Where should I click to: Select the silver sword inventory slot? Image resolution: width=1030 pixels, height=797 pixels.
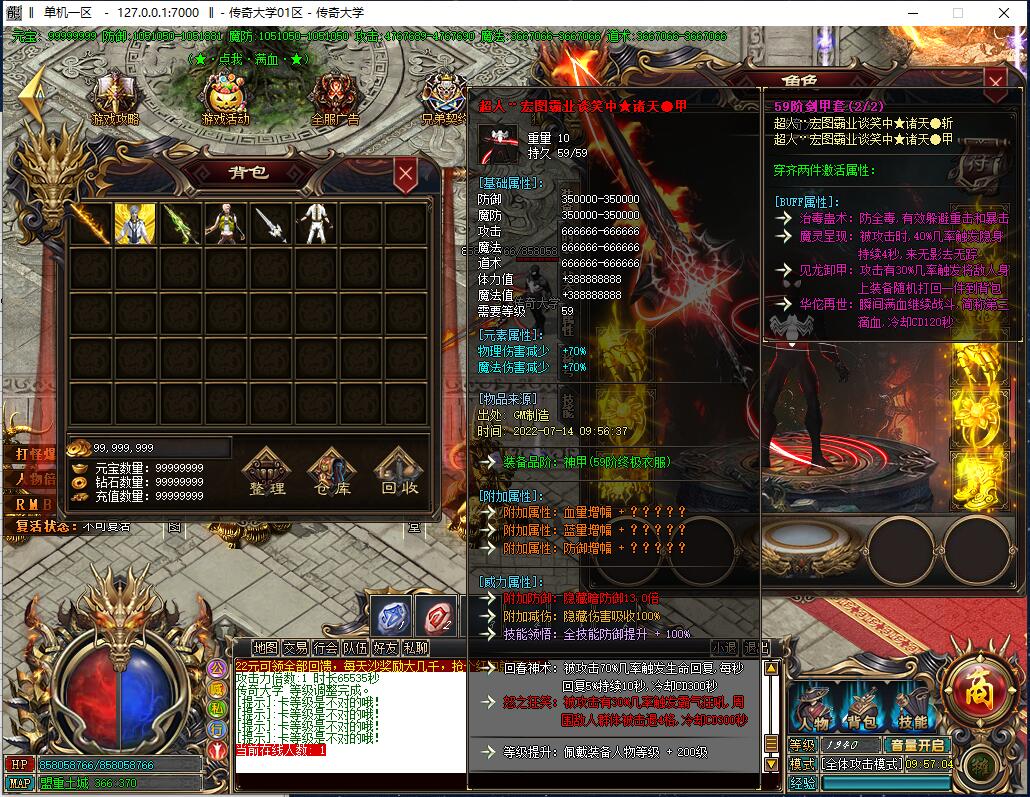270,224
